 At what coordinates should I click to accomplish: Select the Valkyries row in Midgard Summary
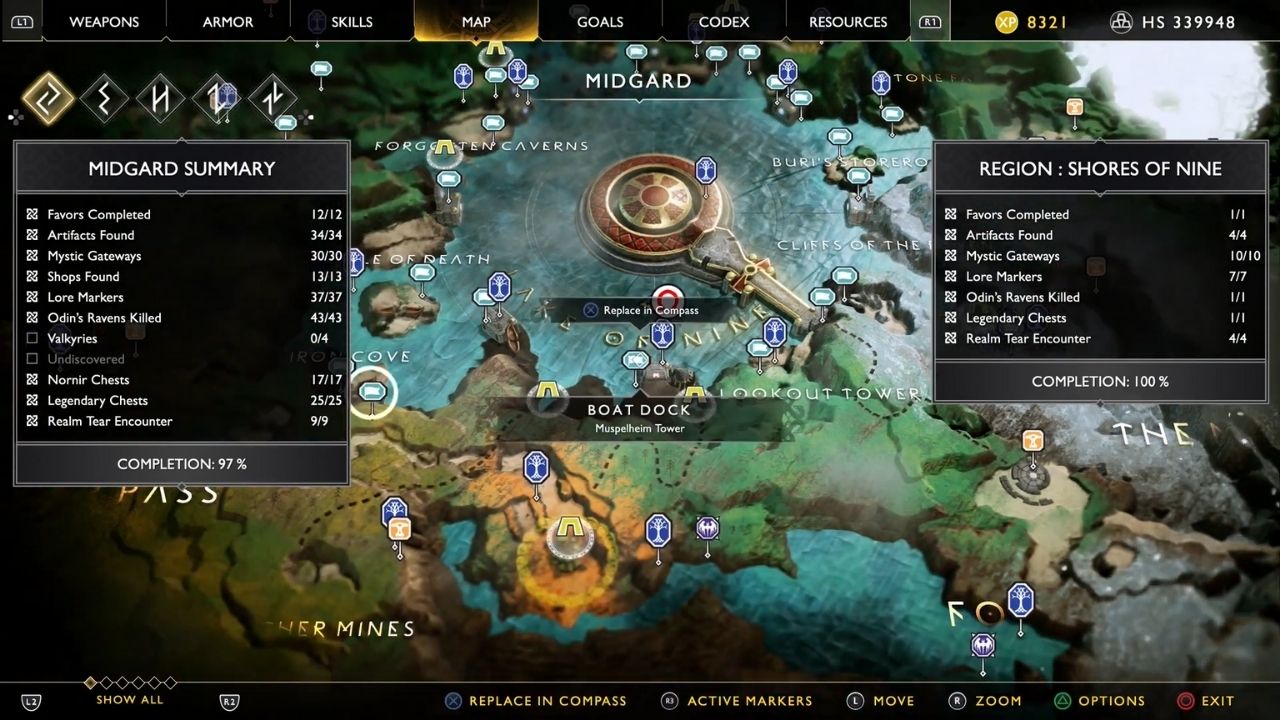point(181,338)
